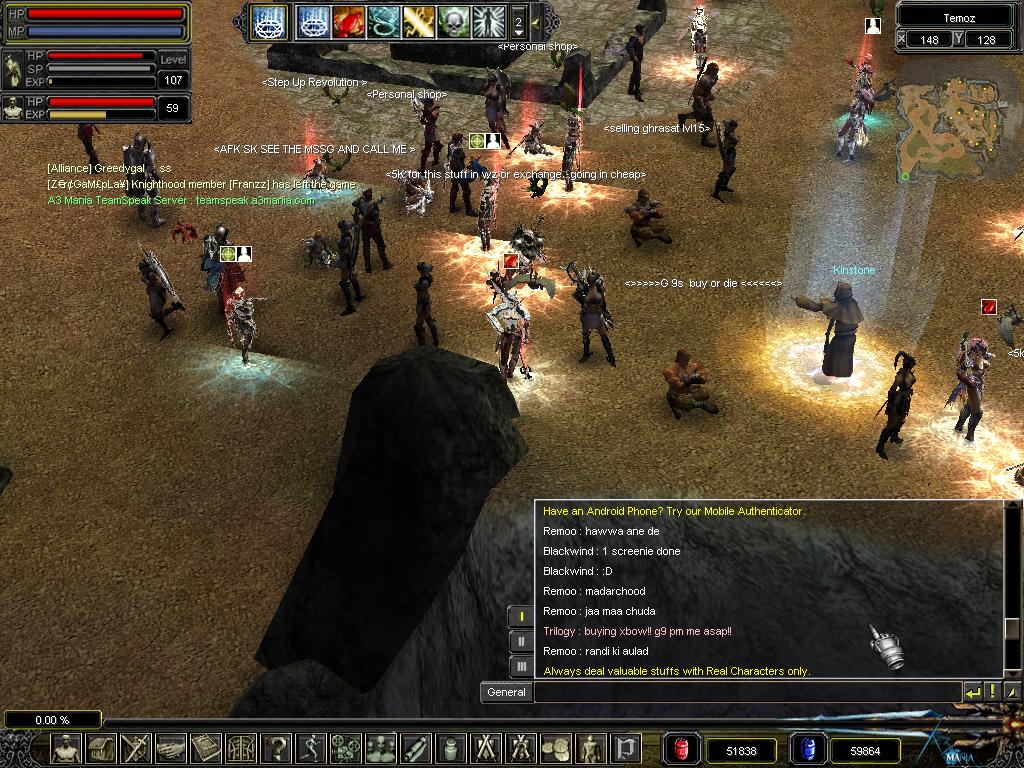Activate the green skull skill
Image resolution: width=1024 pixels, height=768 pixels.
click(x=453, y=20)
